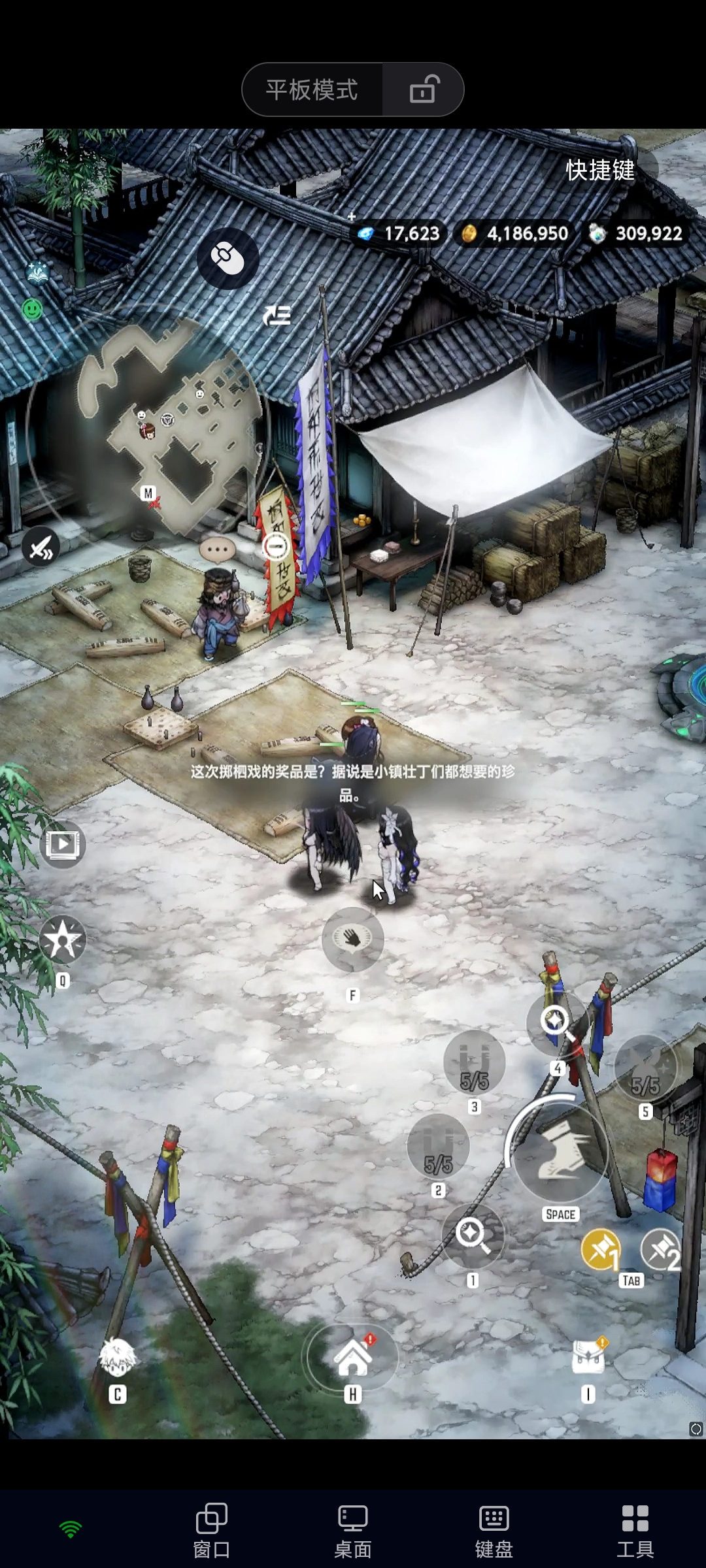Image resolution: width=706 pixels, height=1568 pixels.
Task: Tap the hand interact button
Action: click(x=352, y=939)
